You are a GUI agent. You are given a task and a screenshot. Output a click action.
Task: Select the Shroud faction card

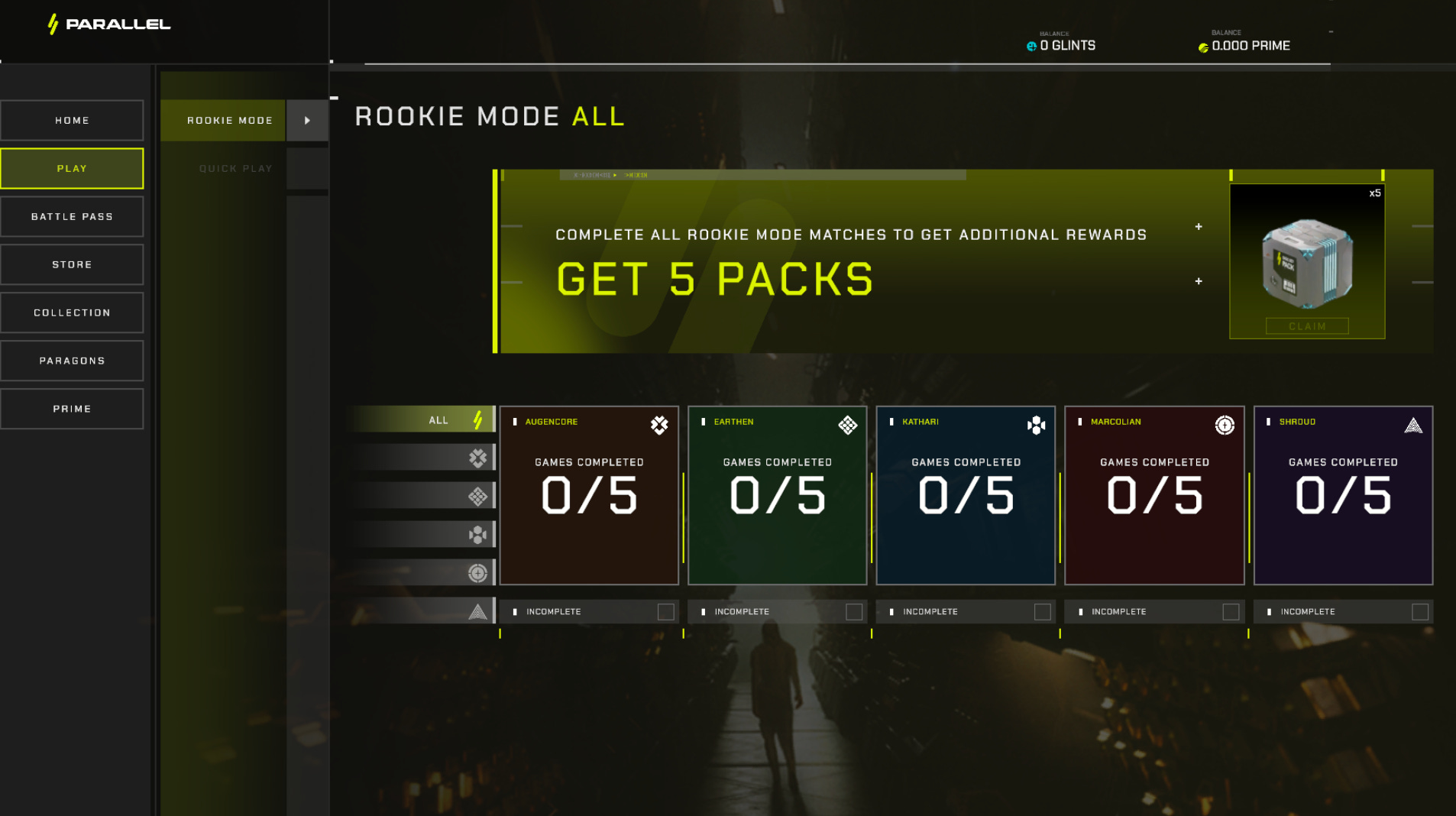pos(1343,495)
